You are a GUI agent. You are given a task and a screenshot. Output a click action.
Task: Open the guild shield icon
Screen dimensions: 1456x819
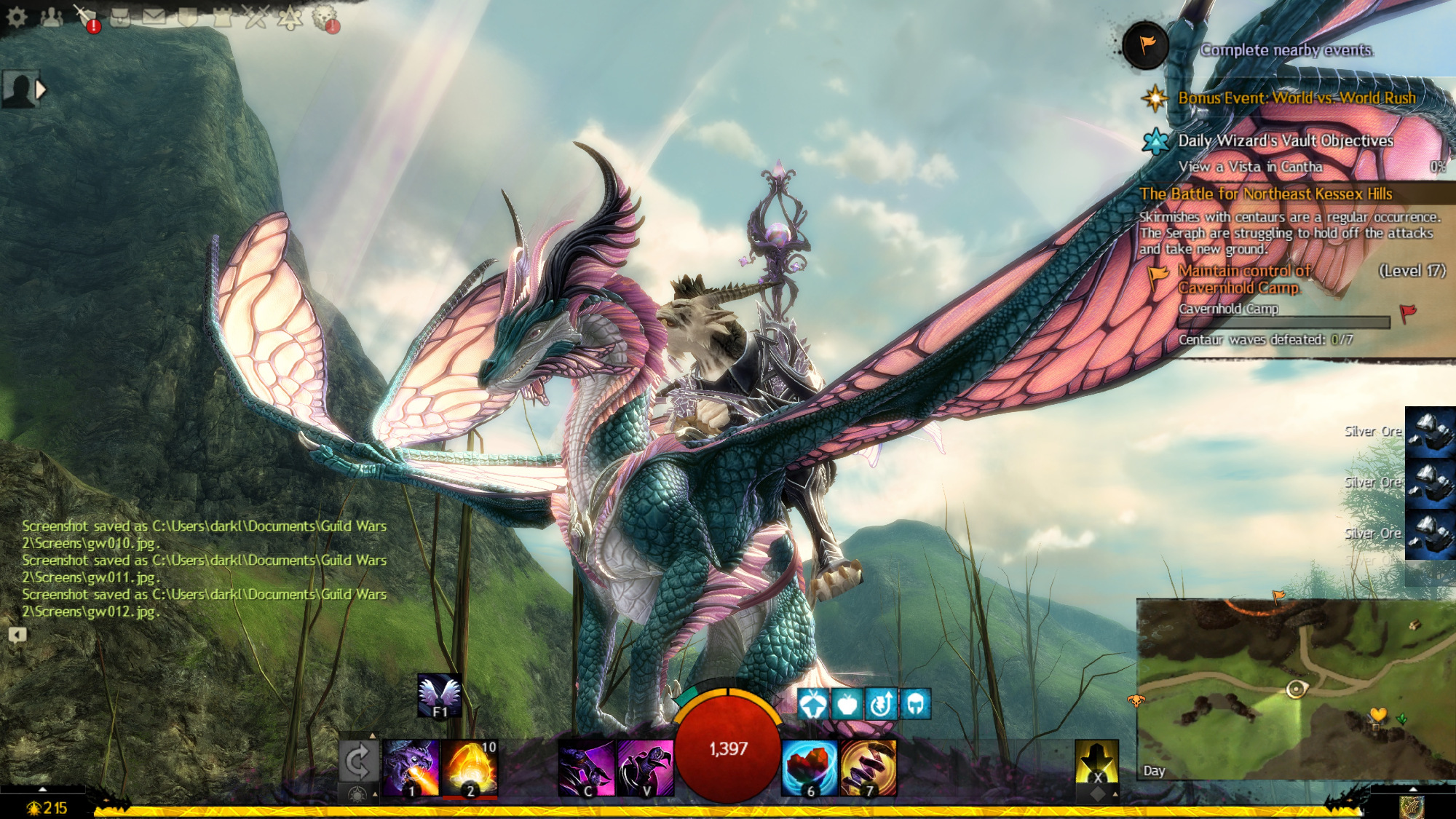coord(188,17)
